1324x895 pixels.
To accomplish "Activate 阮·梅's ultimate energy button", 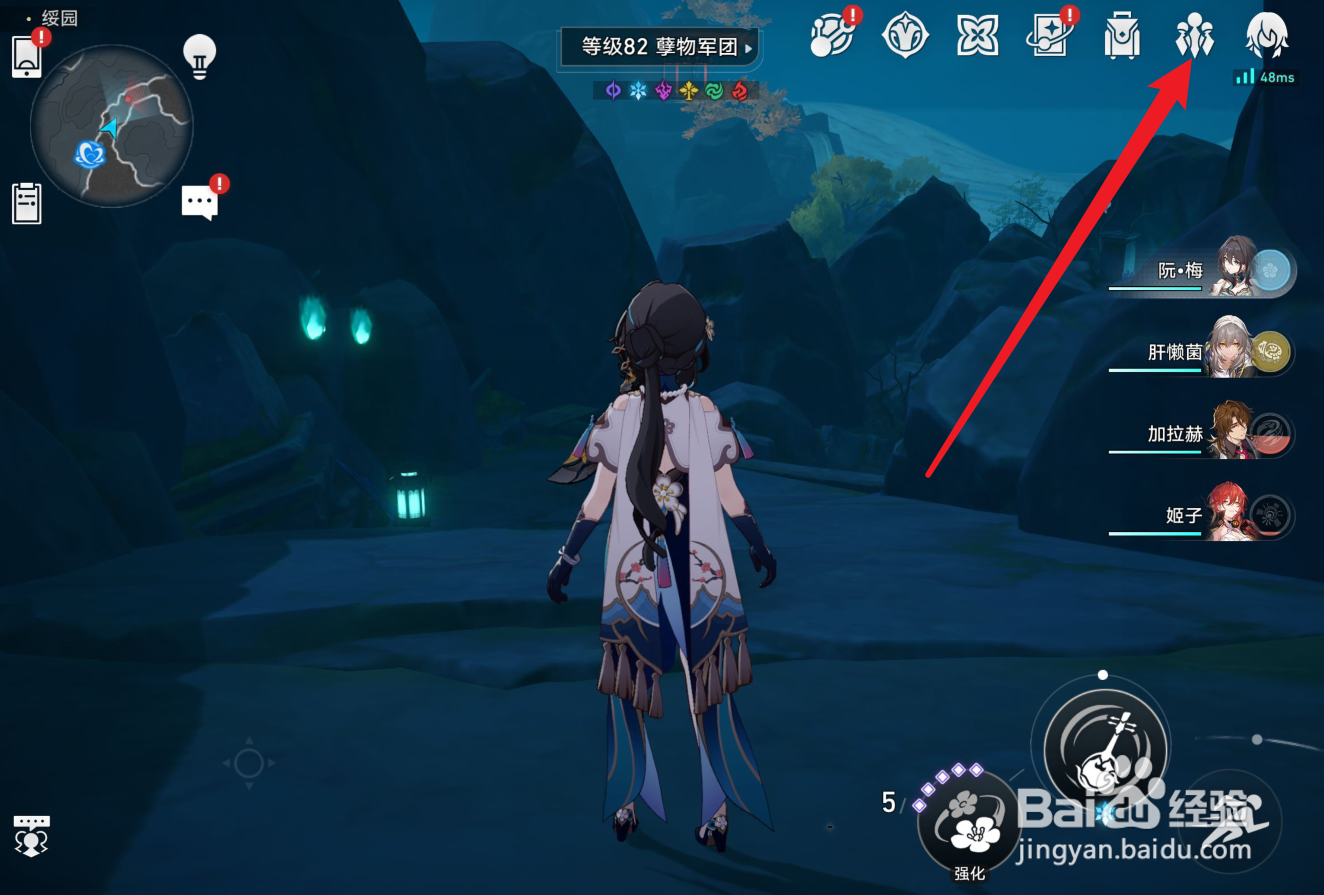I will [1268, 268].
